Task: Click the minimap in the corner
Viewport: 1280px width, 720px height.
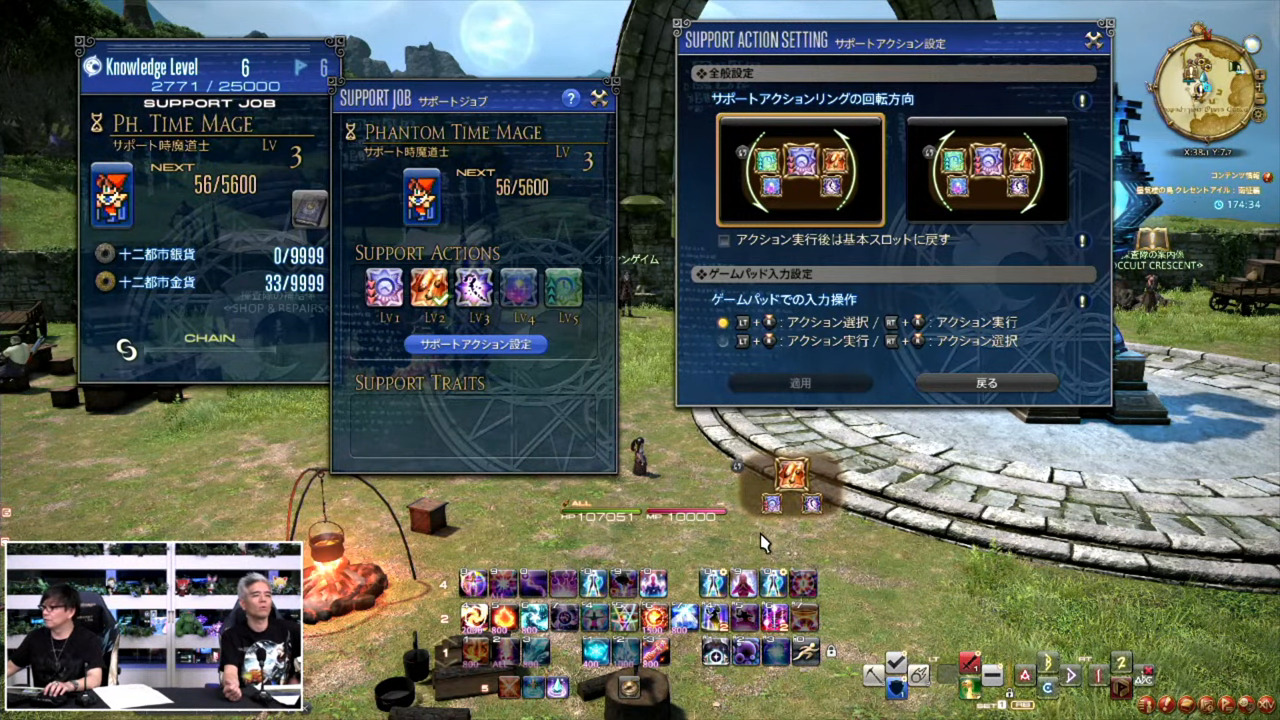Action: tap(1208, 88)
